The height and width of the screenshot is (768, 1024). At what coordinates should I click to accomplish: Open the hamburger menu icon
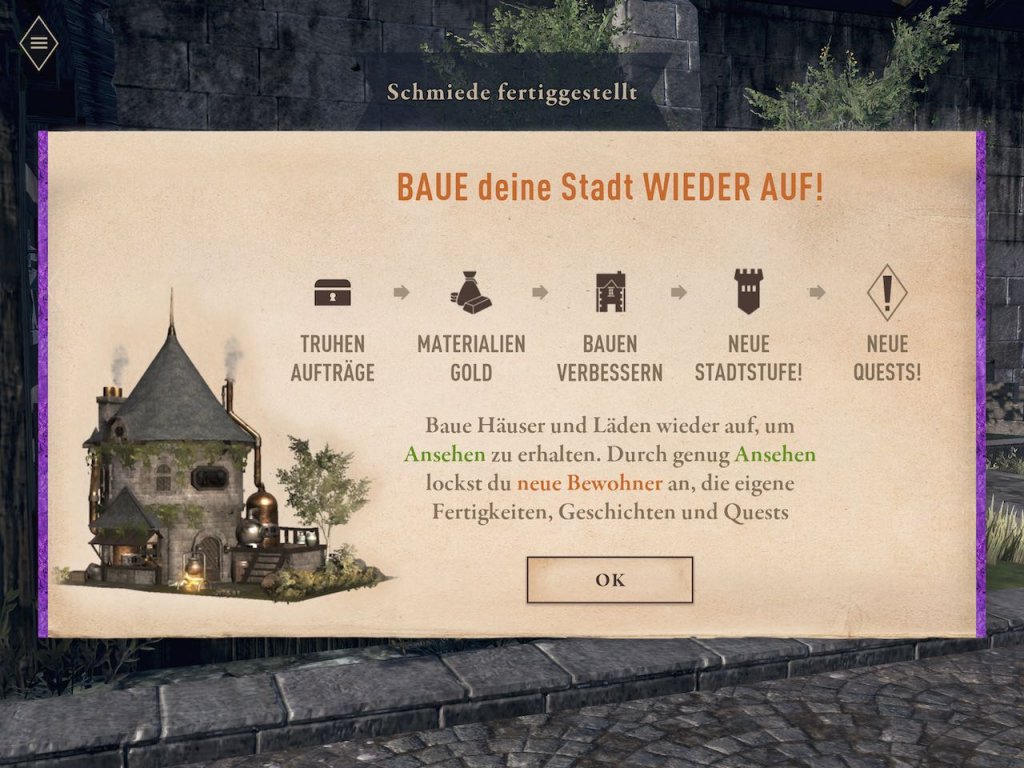point(39,43)
